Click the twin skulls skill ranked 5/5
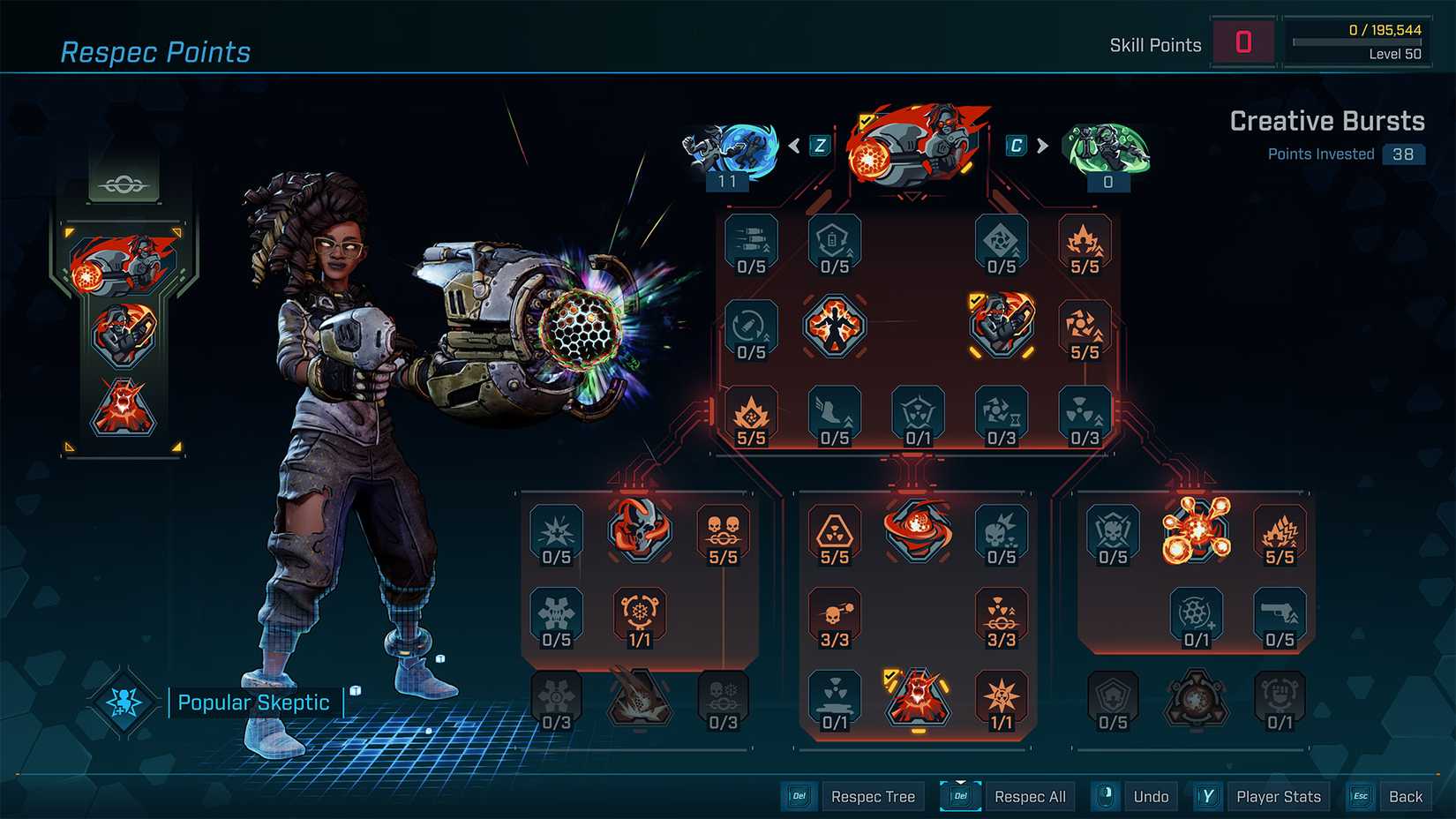 (x=724, y=530)
